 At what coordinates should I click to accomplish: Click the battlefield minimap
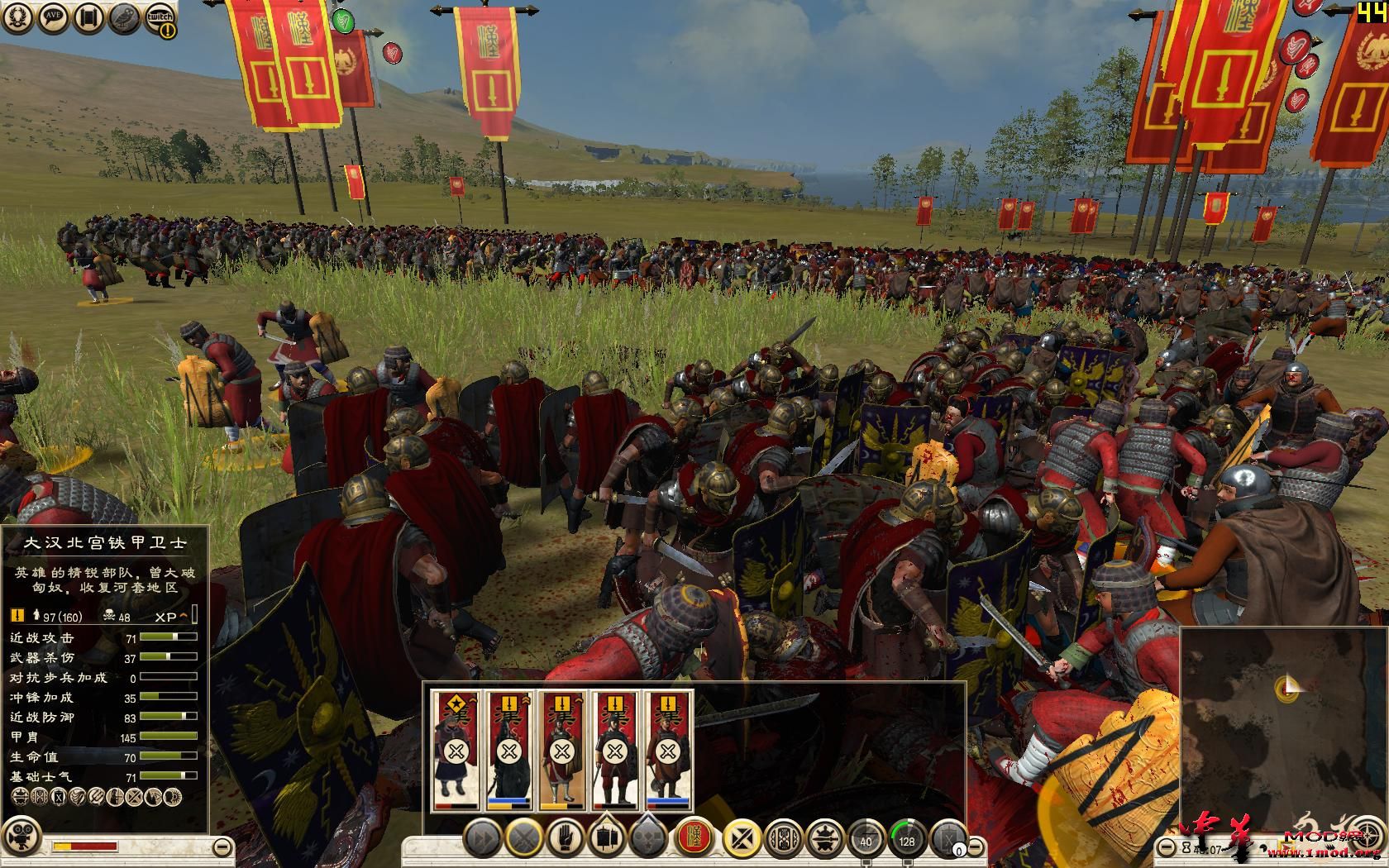coord(1282,727)
